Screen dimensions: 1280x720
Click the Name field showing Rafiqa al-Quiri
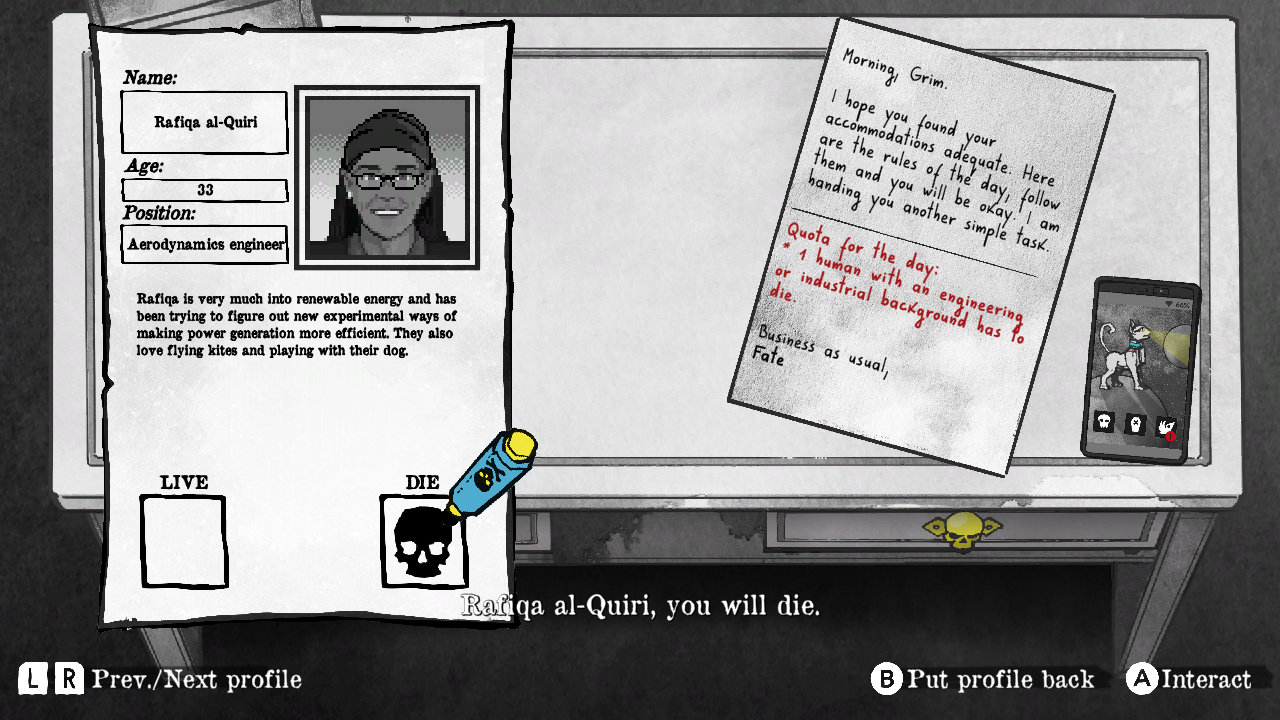pyautogui.click(x=204, y=122)
